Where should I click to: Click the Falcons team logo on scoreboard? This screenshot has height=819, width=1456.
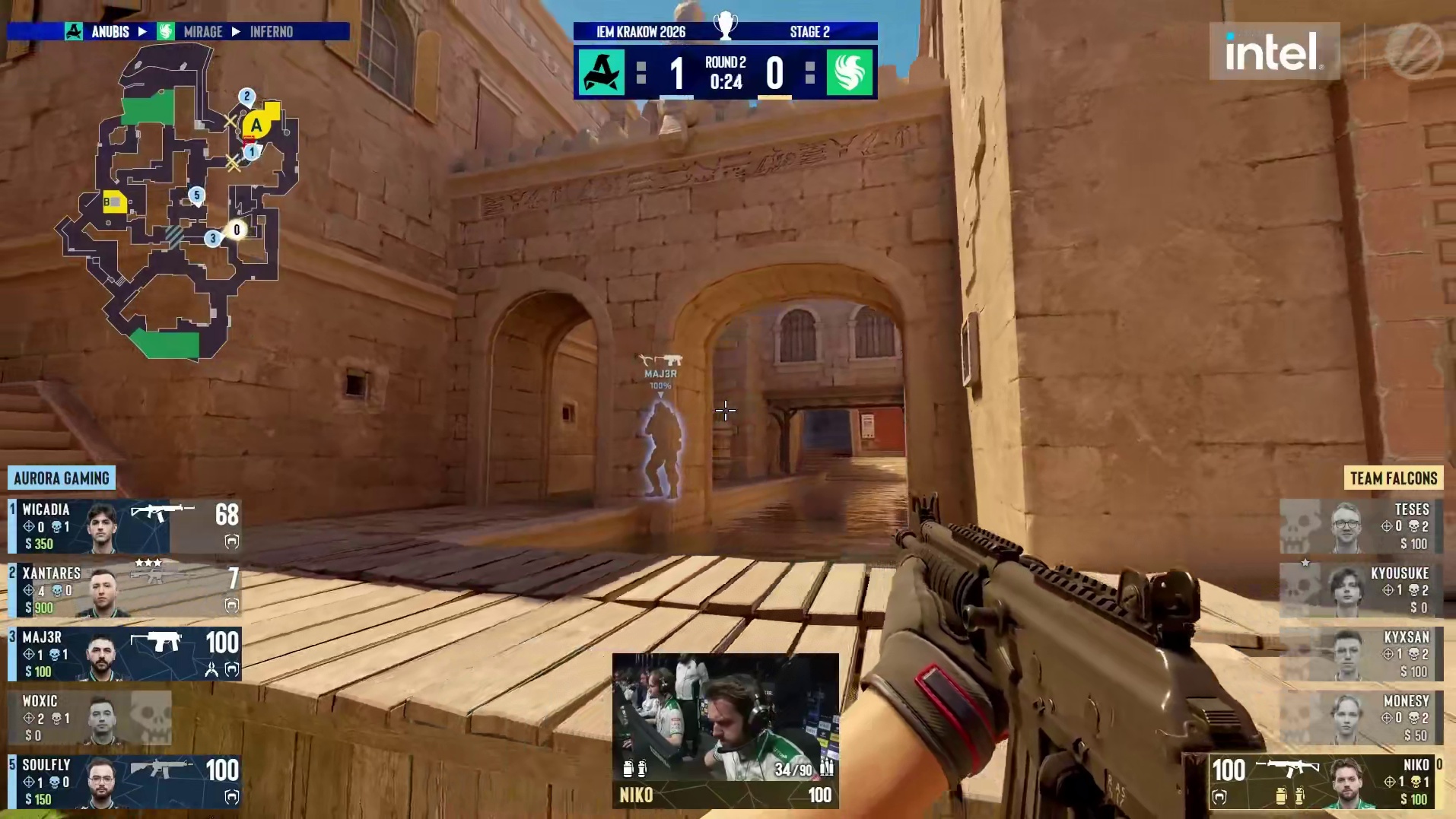click(850, 73)
